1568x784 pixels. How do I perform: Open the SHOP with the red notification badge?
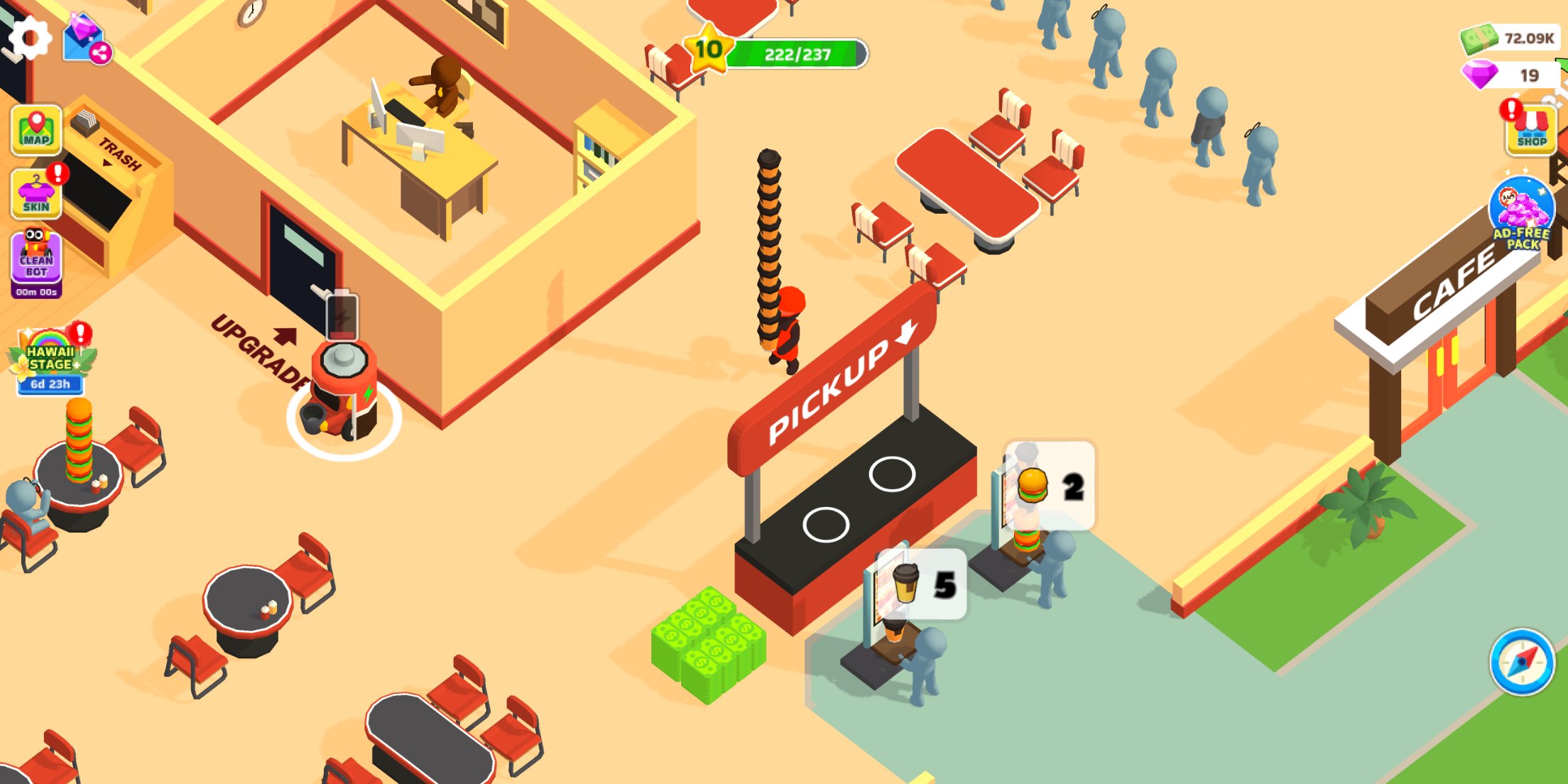[1532, 131]
